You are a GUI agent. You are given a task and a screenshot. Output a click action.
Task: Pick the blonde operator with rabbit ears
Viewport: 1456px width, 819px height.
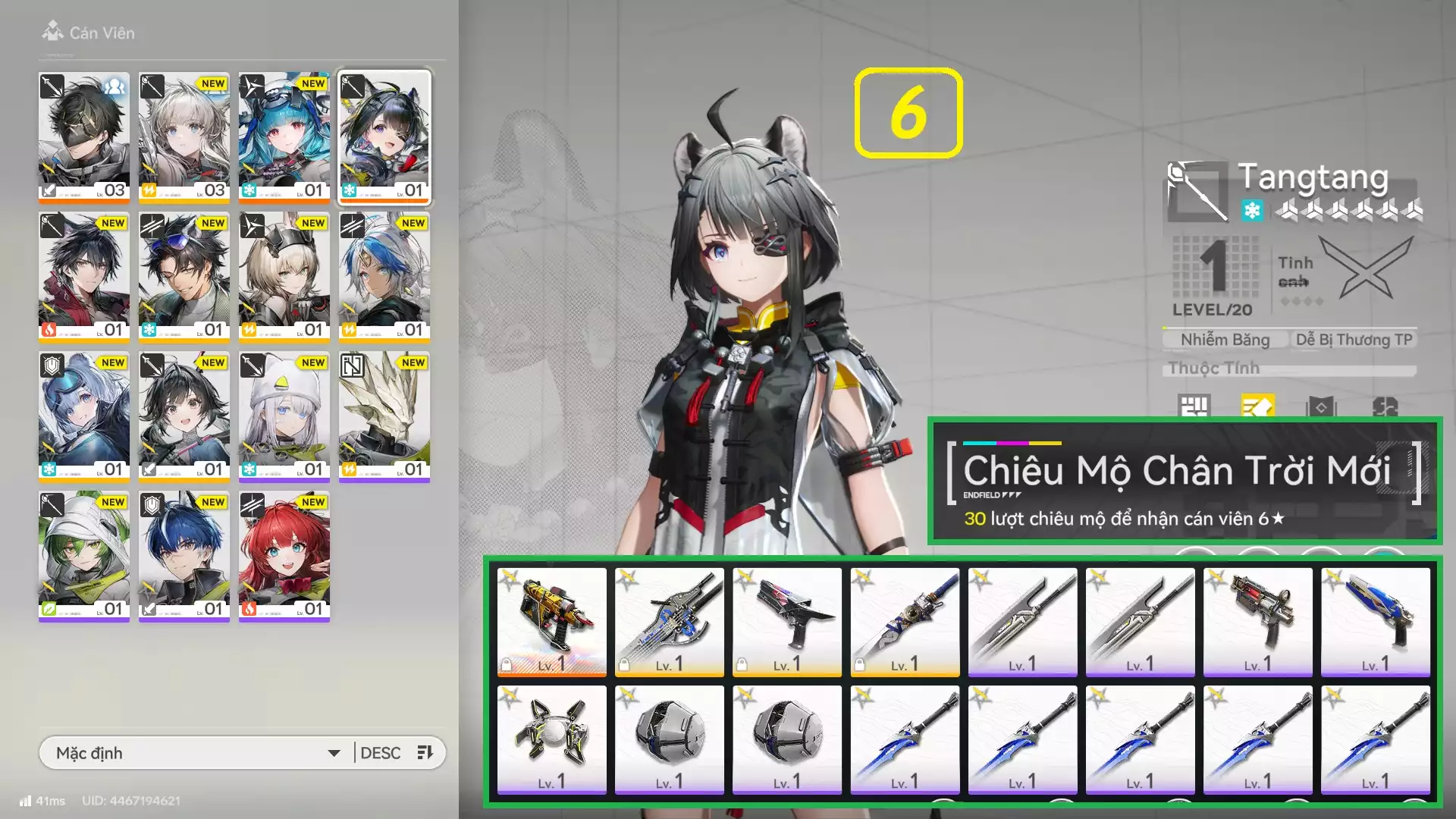point(284,276)
